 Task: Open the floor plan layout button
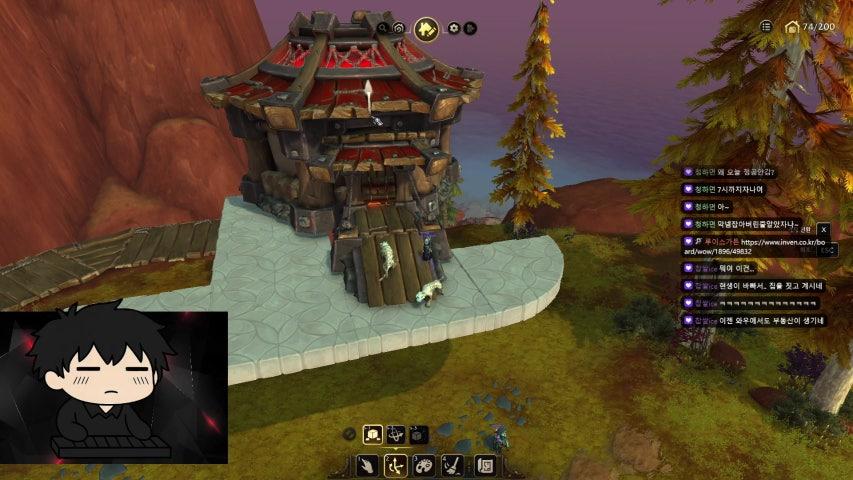[x=485, y=466]
